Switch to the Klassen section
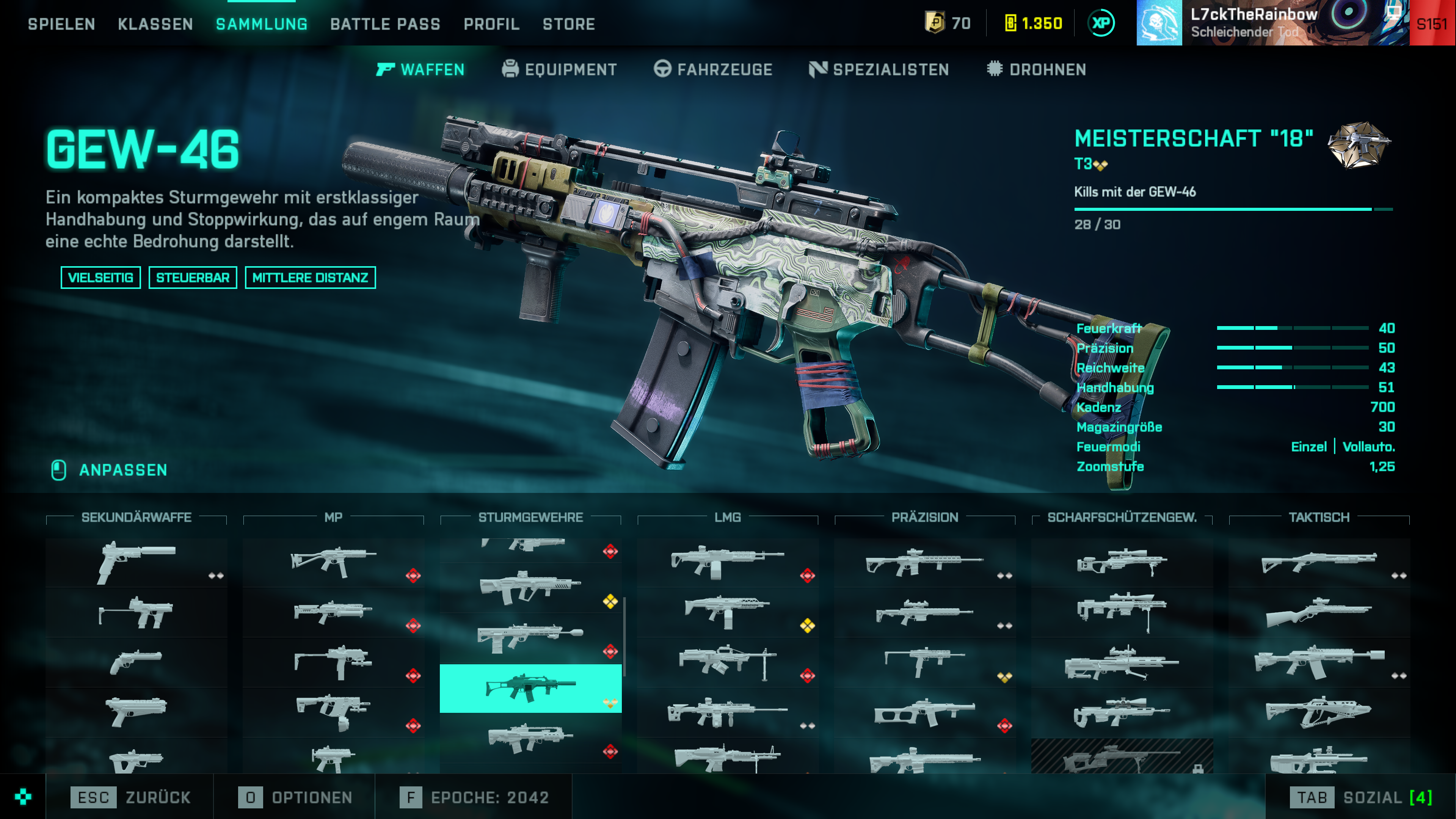This screenshot has height=819, width=1456. 155,24
